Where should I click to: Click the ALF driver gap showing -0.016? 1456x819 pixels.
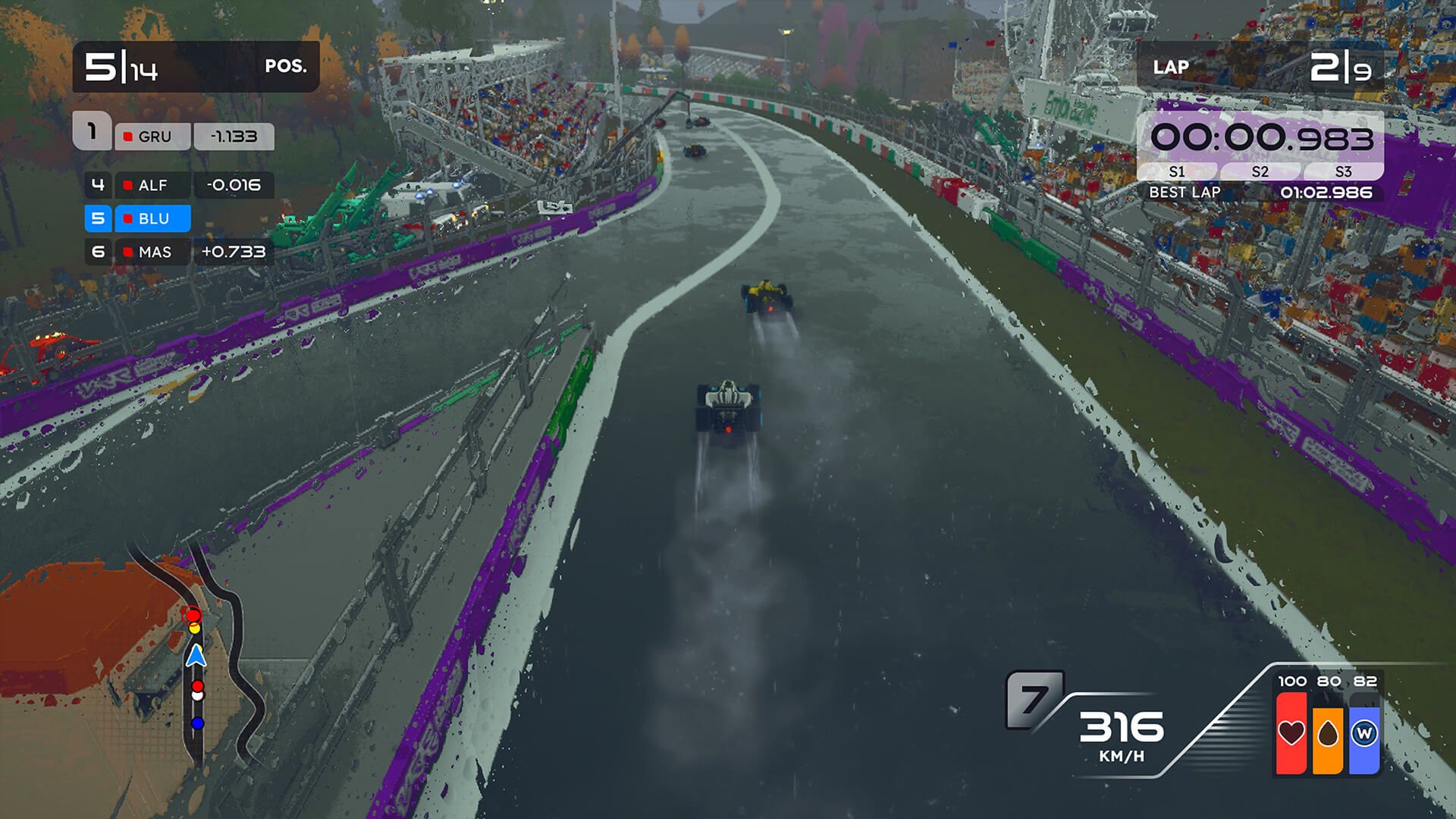[x=233, y=184]
